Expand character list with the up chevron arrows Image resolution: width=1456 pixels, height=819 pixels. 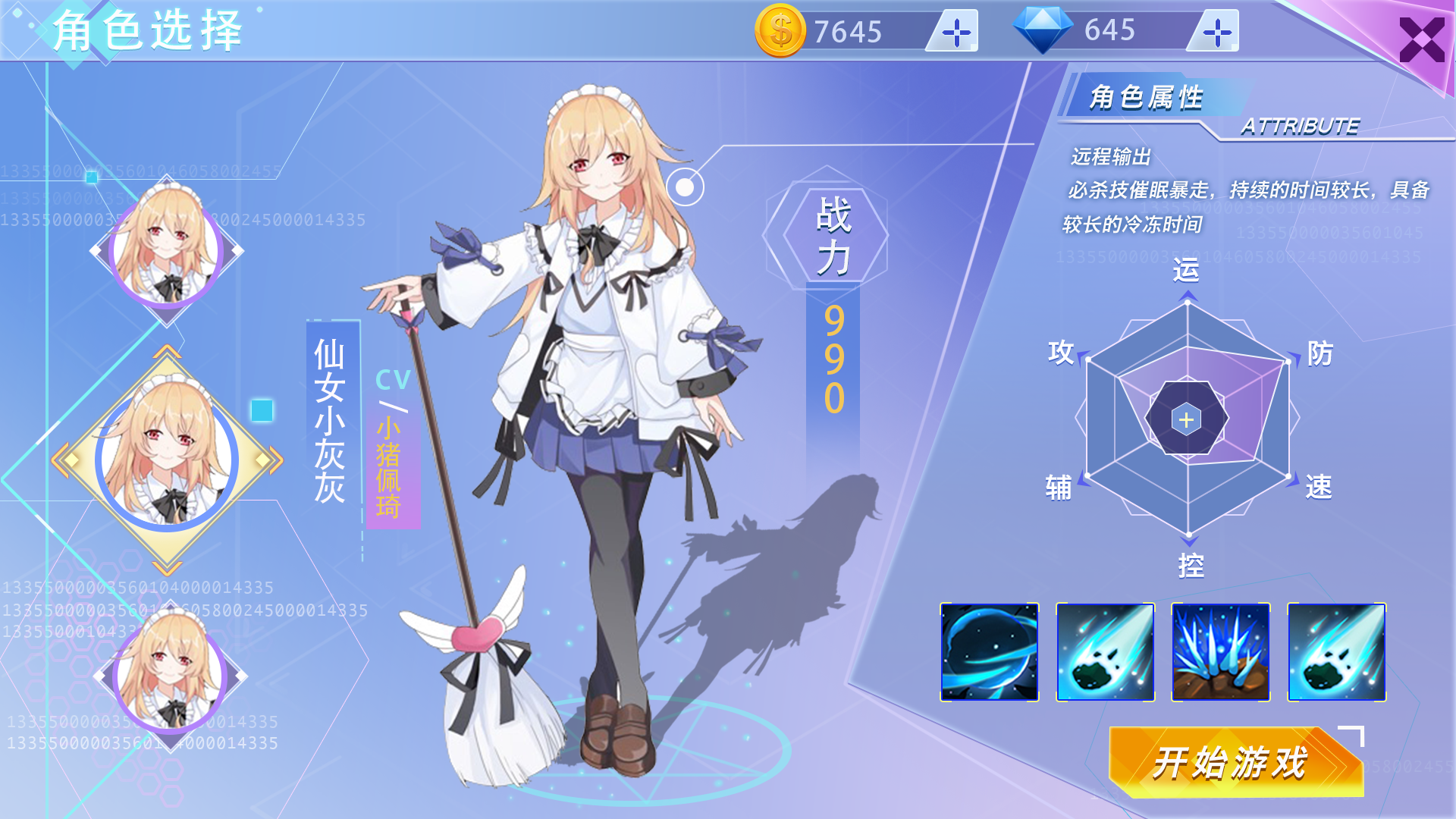(168, 350)
